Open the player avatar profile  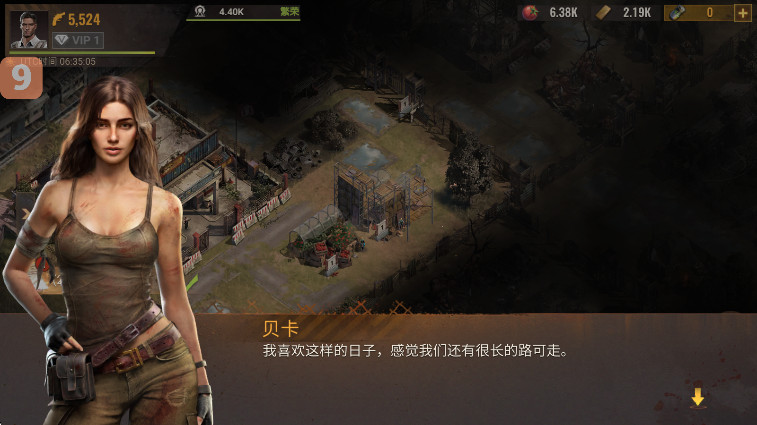click(x=28, y=29)
